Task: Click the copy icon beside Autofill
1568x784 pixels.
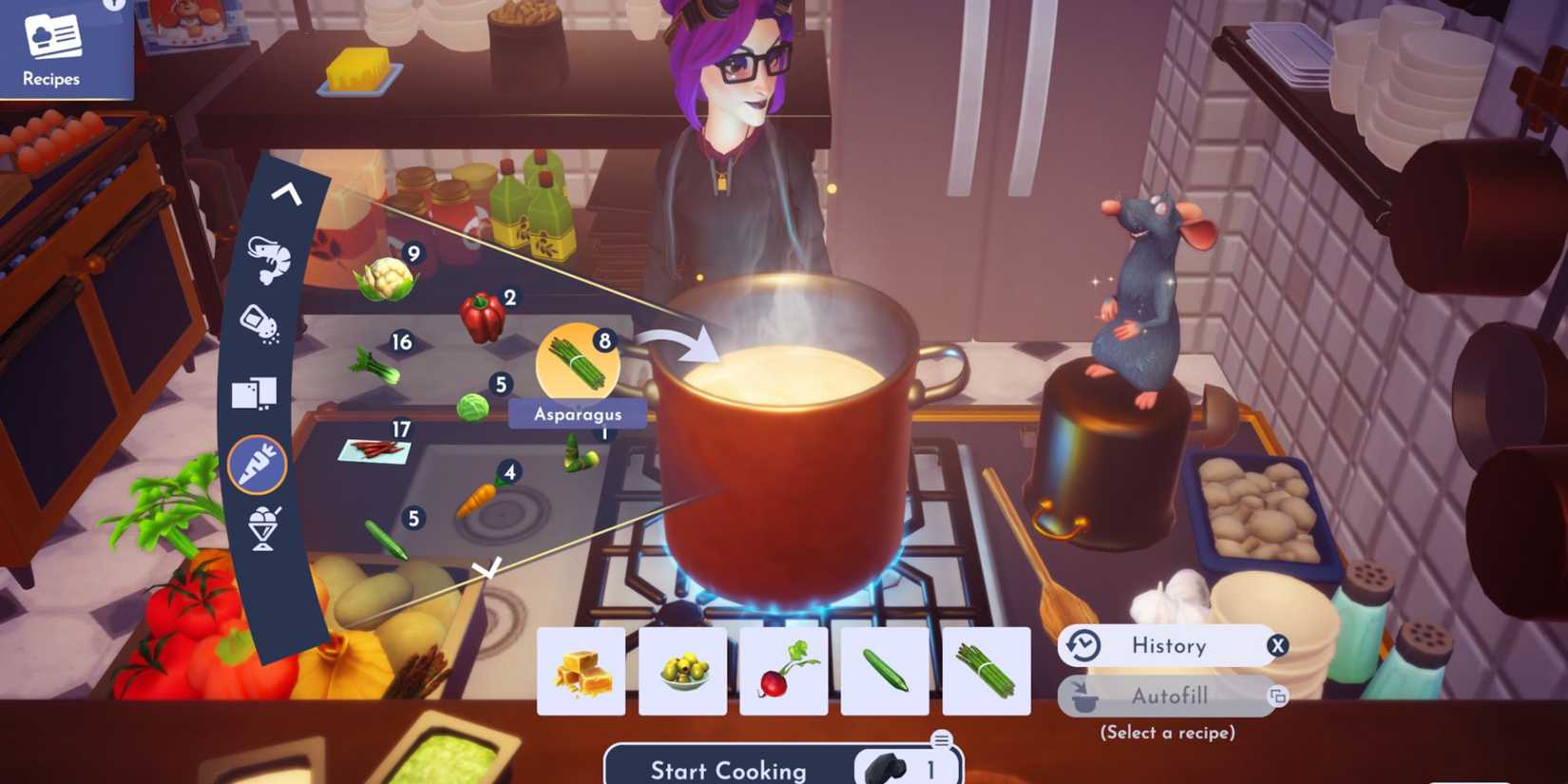Action: 1278,697
